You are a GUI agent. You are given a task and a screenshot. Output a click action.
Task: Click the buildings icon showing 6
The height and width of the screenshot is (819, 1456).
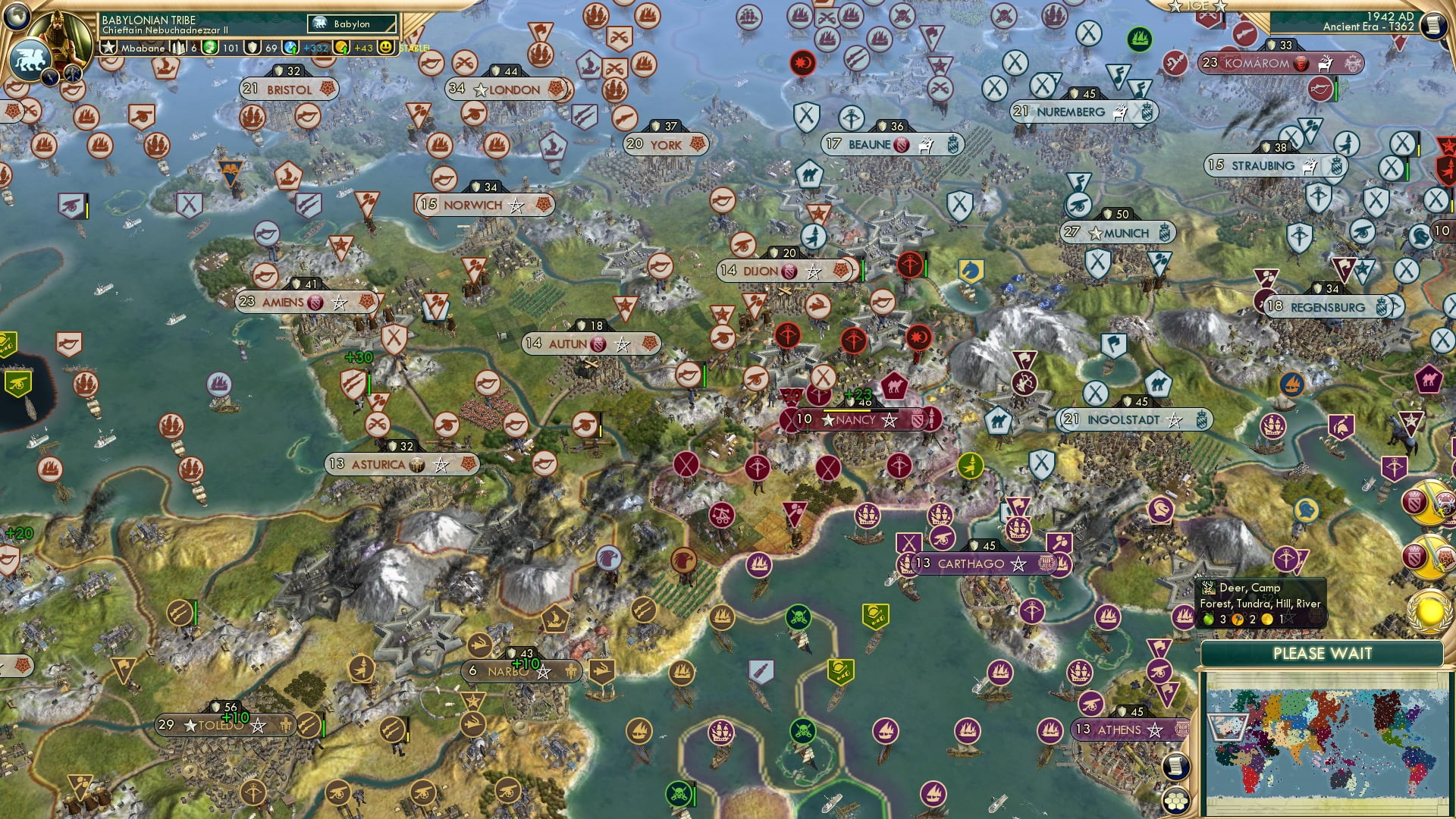click(x=179, y=47)
